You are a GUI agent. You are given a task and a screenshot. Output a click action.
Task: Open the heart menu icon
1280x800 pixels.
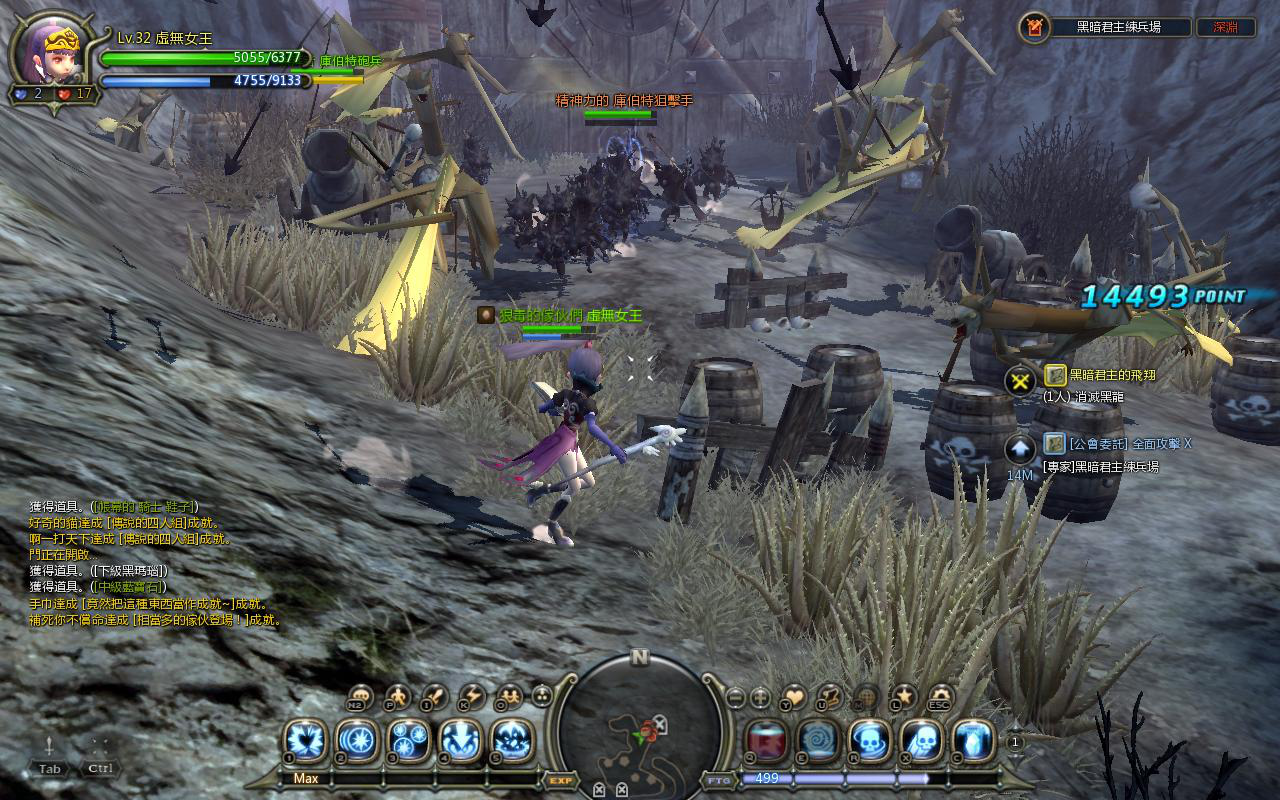tap(793, 696)
